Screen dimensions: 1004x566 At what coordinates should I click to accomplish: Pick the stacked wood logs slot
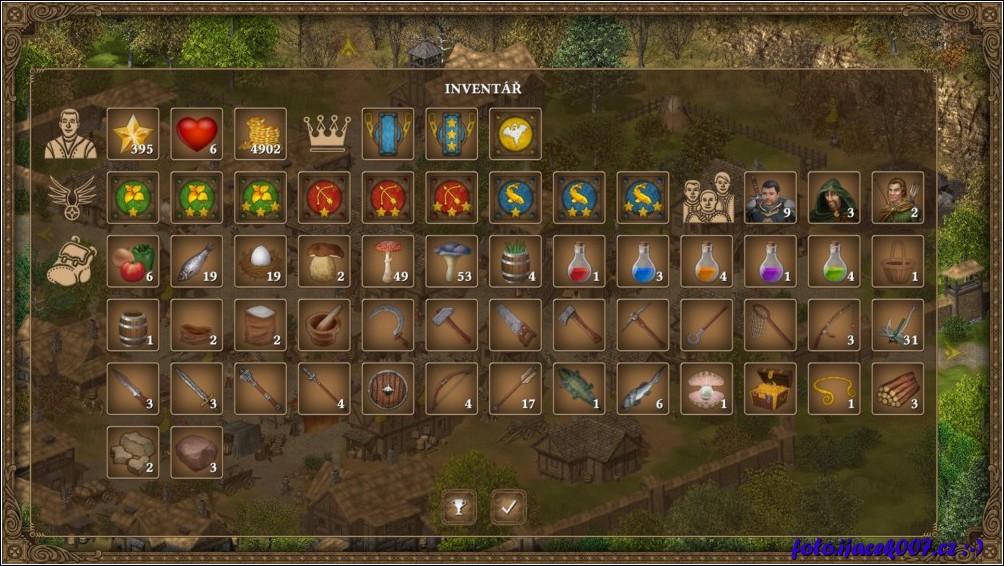click(898, 389)
